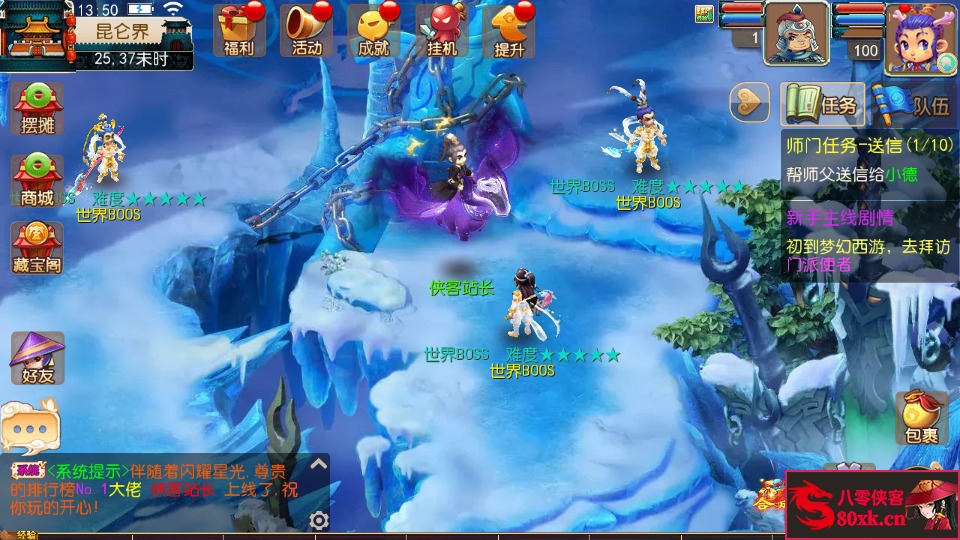Open the chat speech bubble button
This screenshot has height=540, width=960.
click(27, 427)
